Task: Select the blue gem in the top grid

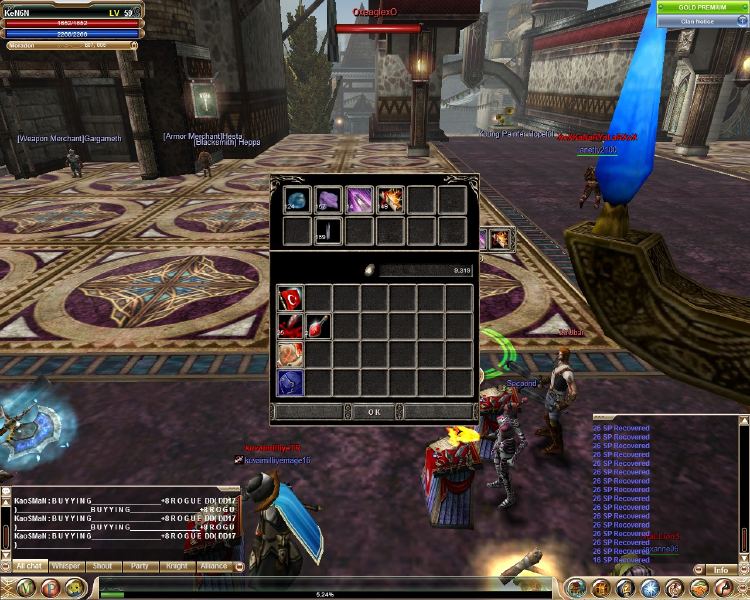Action: 296,200
